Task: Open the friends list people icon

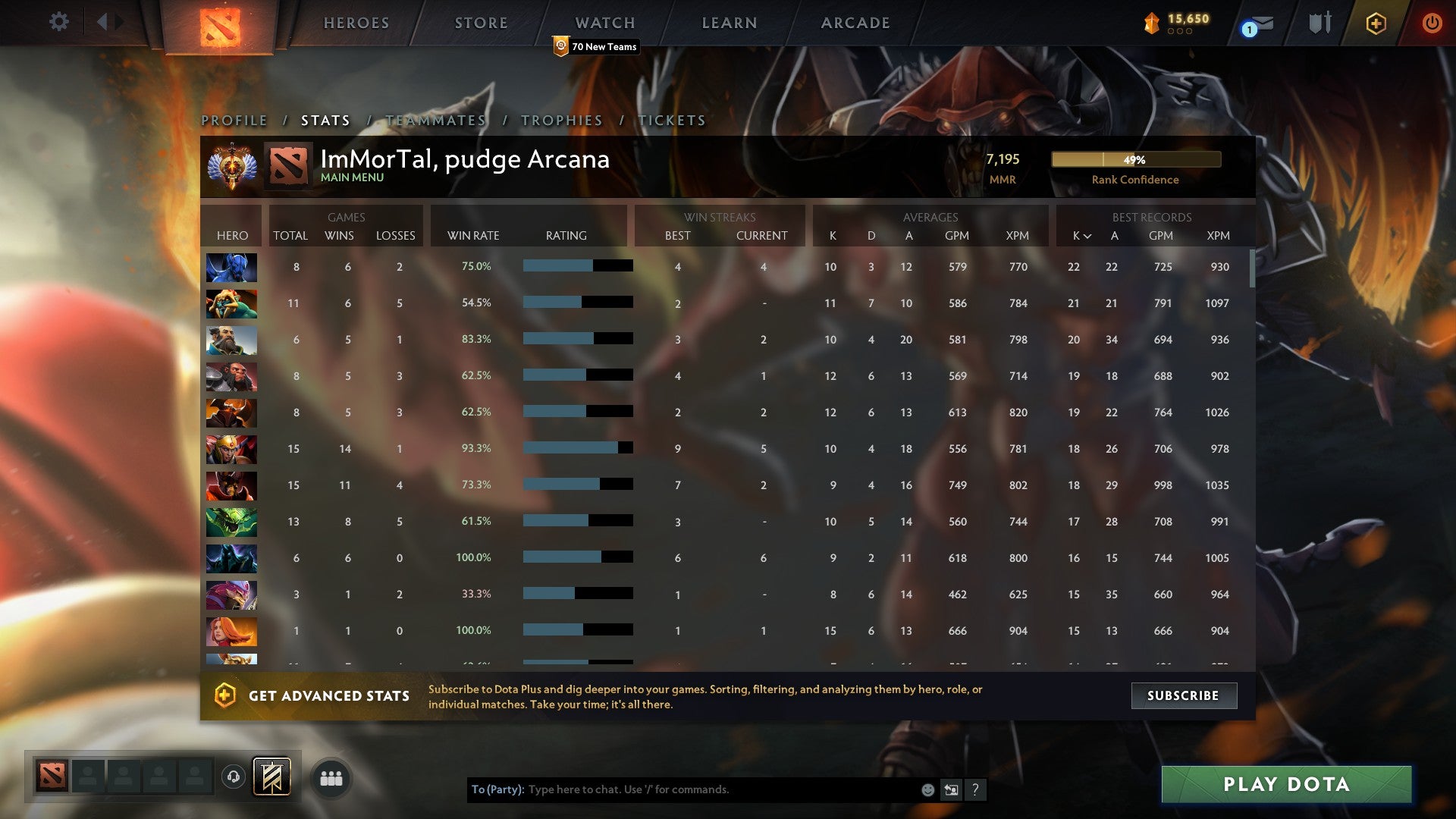Action: (330, 777)
